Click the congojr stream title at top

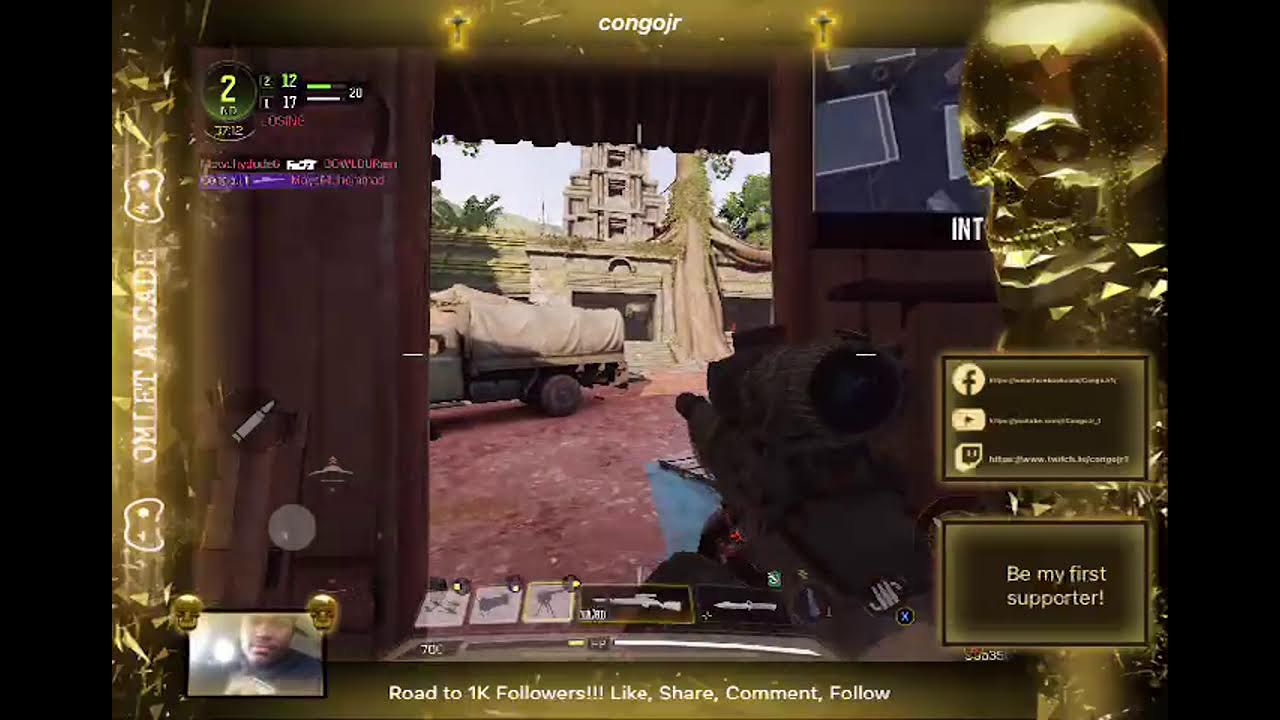tap(639, 23)
